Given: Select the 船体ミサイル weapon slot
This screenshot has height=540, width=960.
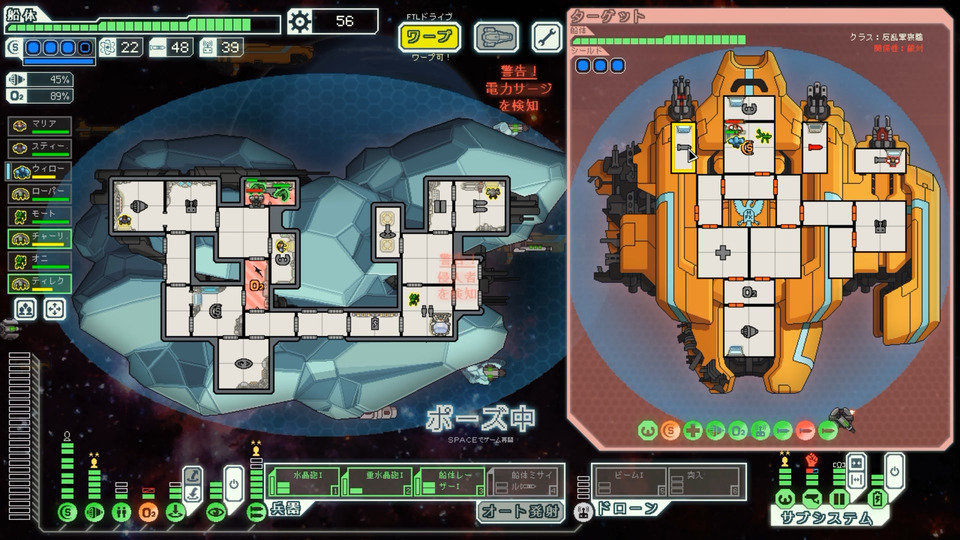Looking at the screenshot, I should pos(526,480).
